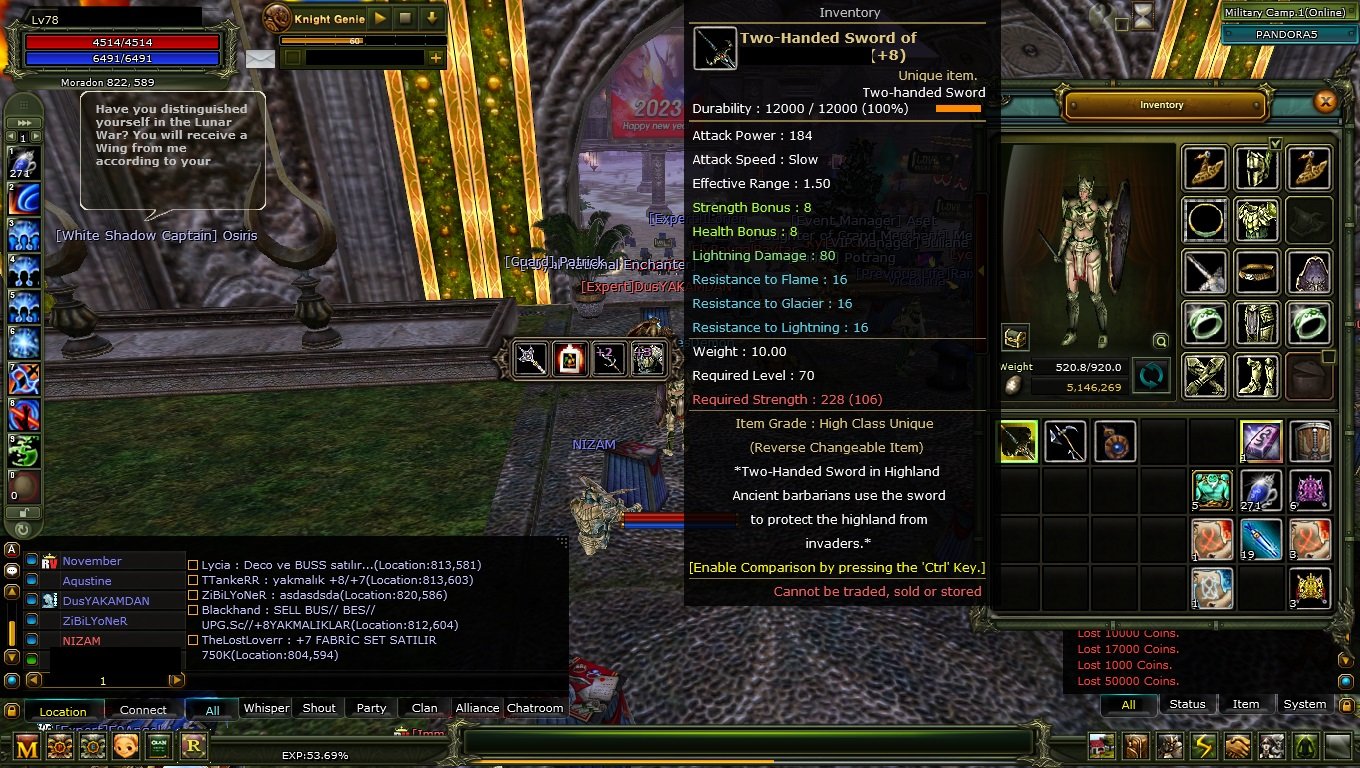Select the equipped breastplate armor slot
The width and height of the screenshot is (1360, 768).
[x=1256, y=219]
